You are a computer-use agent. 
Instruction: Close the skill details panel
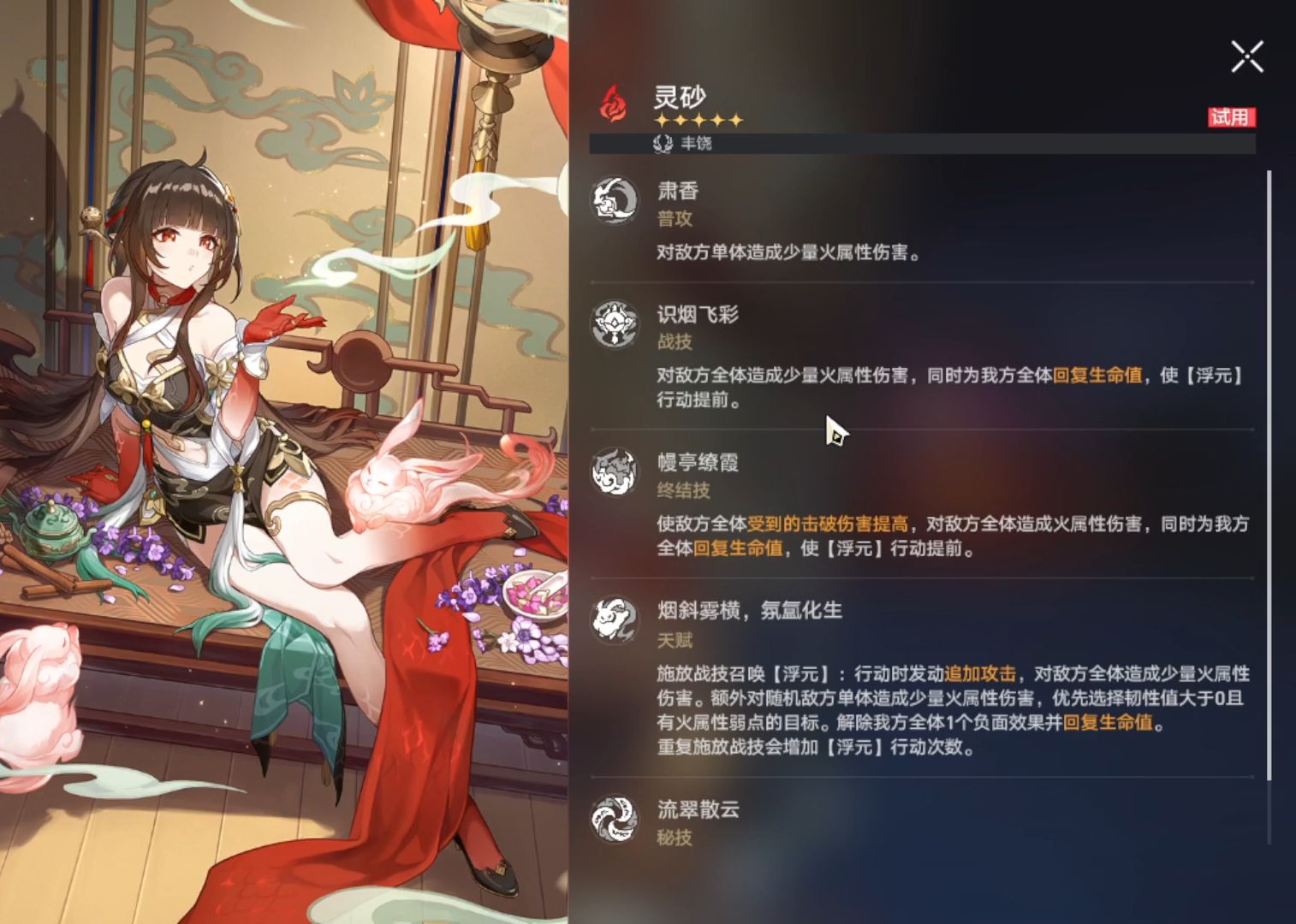(x=1245, y=57)
